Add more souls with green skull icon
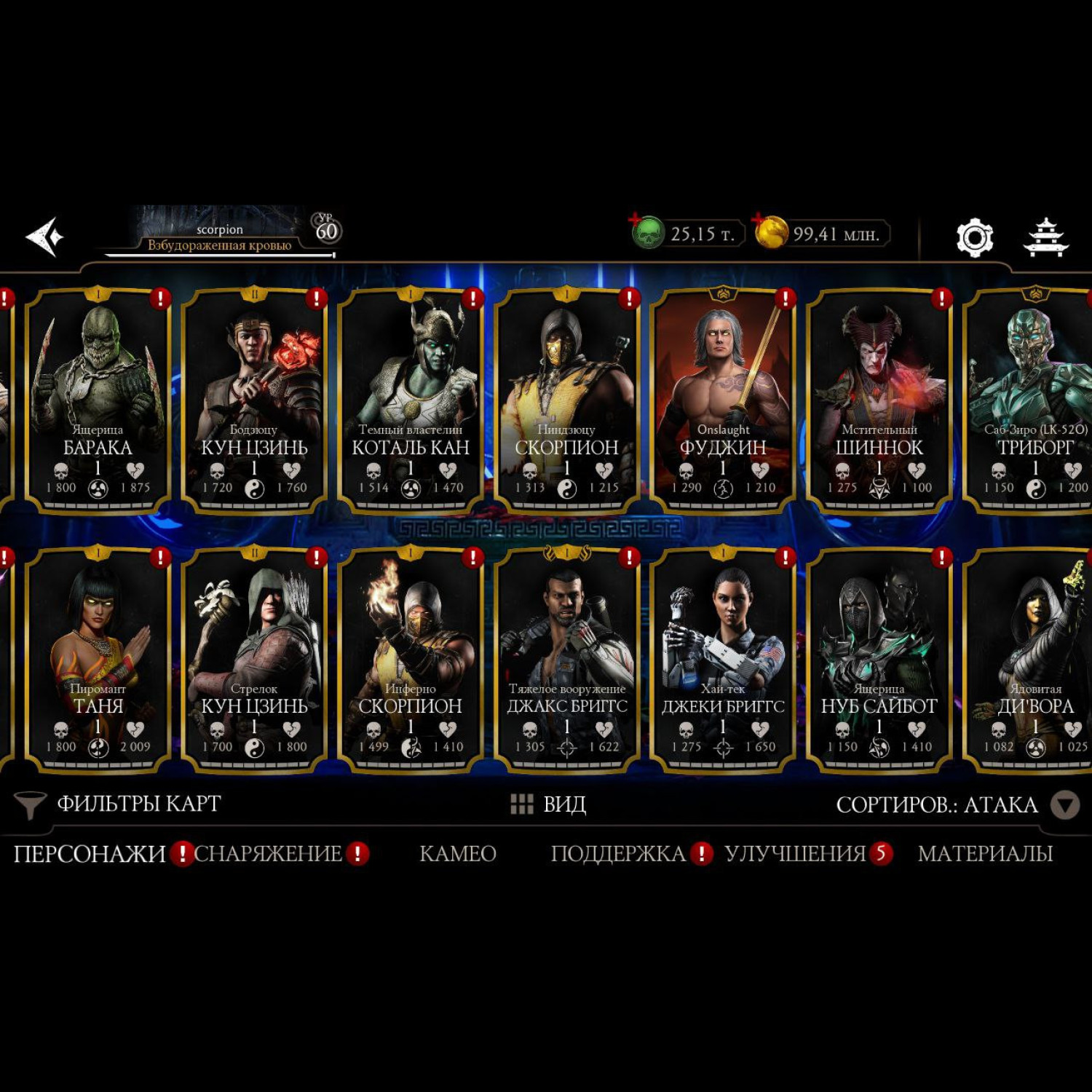The width and height of the screenshot is (1092, 1092). pyautogui.click(x=646, y=233)
